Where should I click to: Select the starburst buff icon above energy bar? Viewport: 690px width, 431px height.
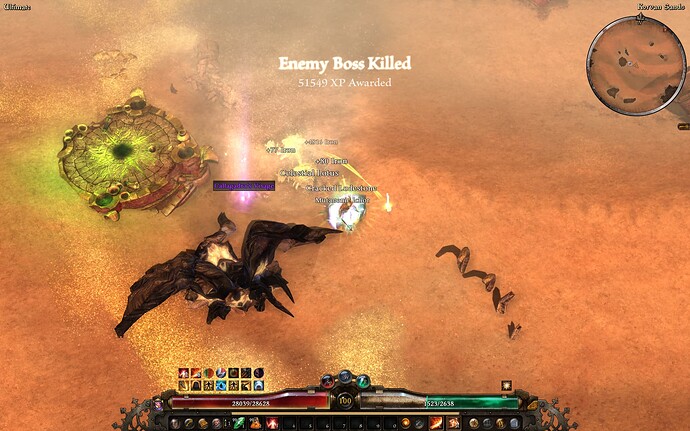point(507,385)
